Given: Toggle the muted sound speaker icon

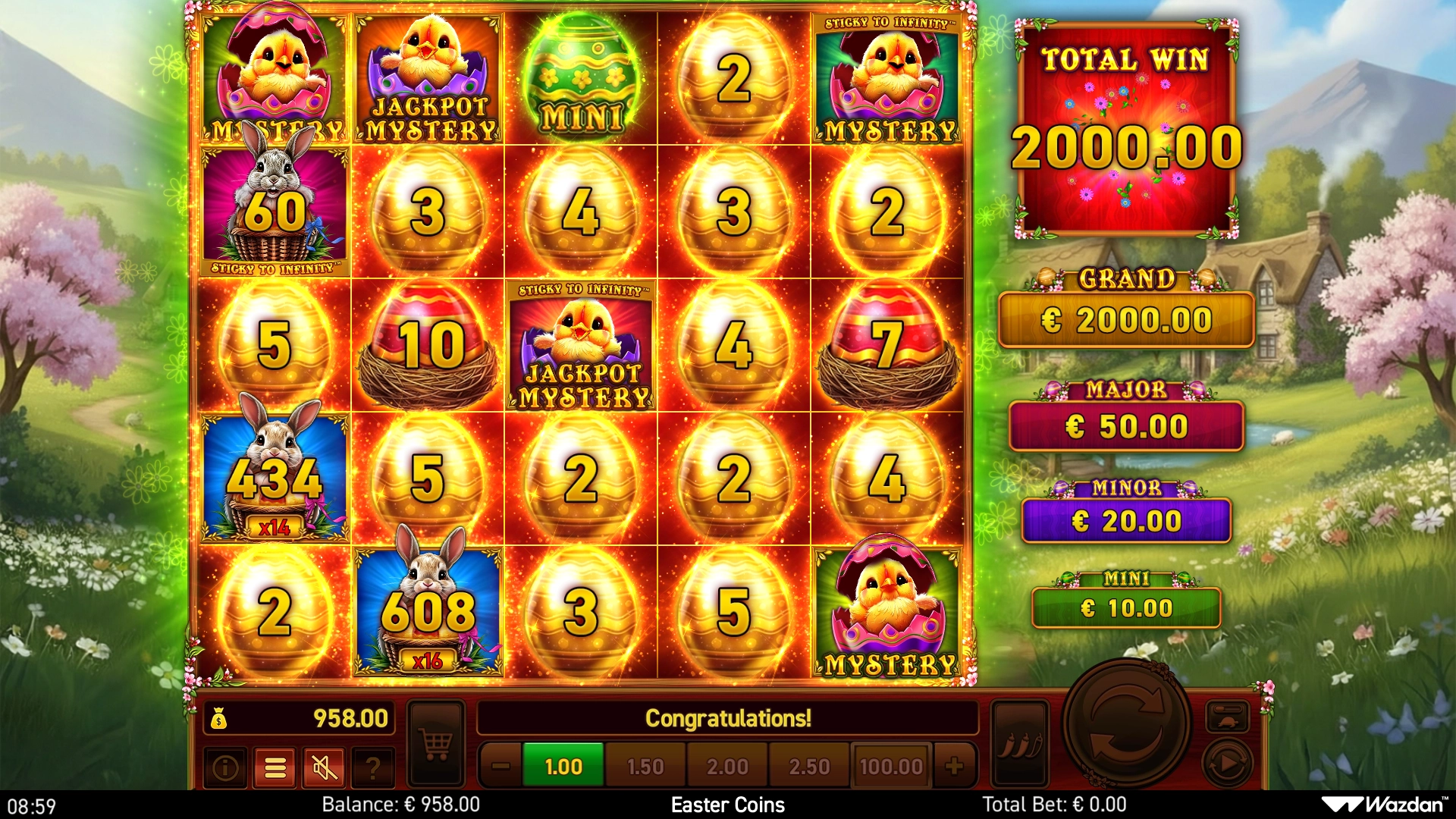Looking at the screenshot, I should [325, 768].
